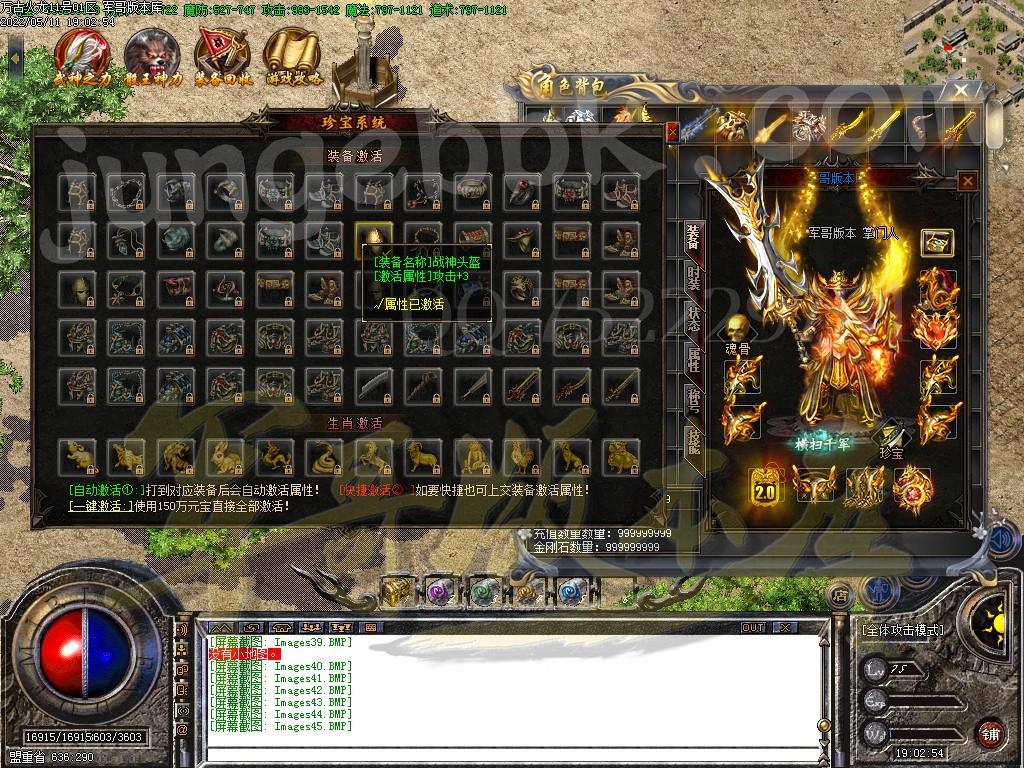This screenshot has width=1024, height=768.
Task: Close the 角色背包 backpack window
Action: pos(961,90)
